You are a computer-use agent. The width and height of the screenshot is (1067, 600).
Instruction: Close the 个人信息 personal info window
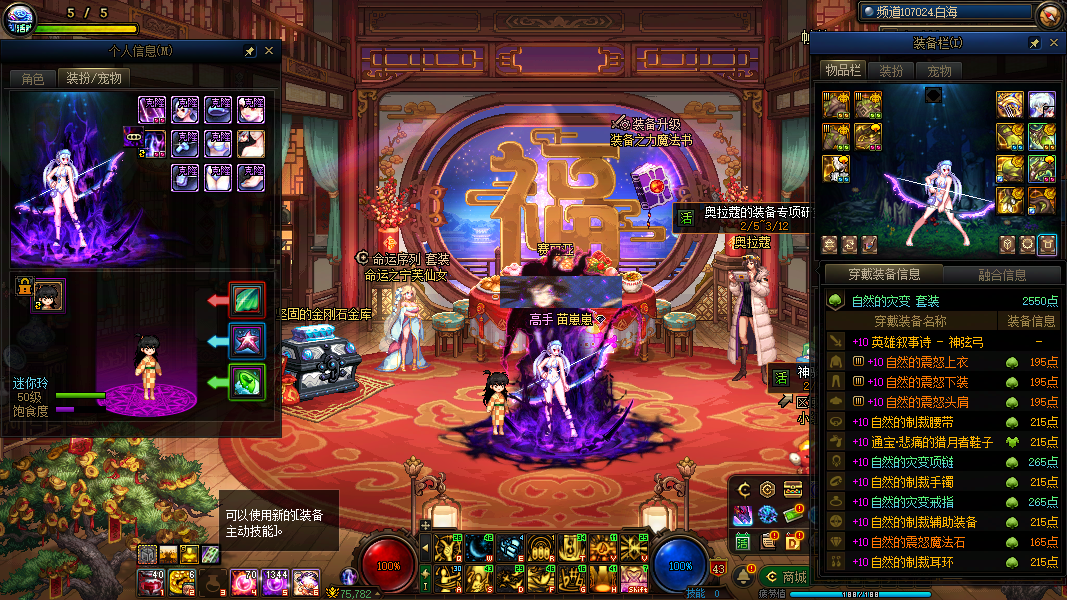tap(269, 51)
